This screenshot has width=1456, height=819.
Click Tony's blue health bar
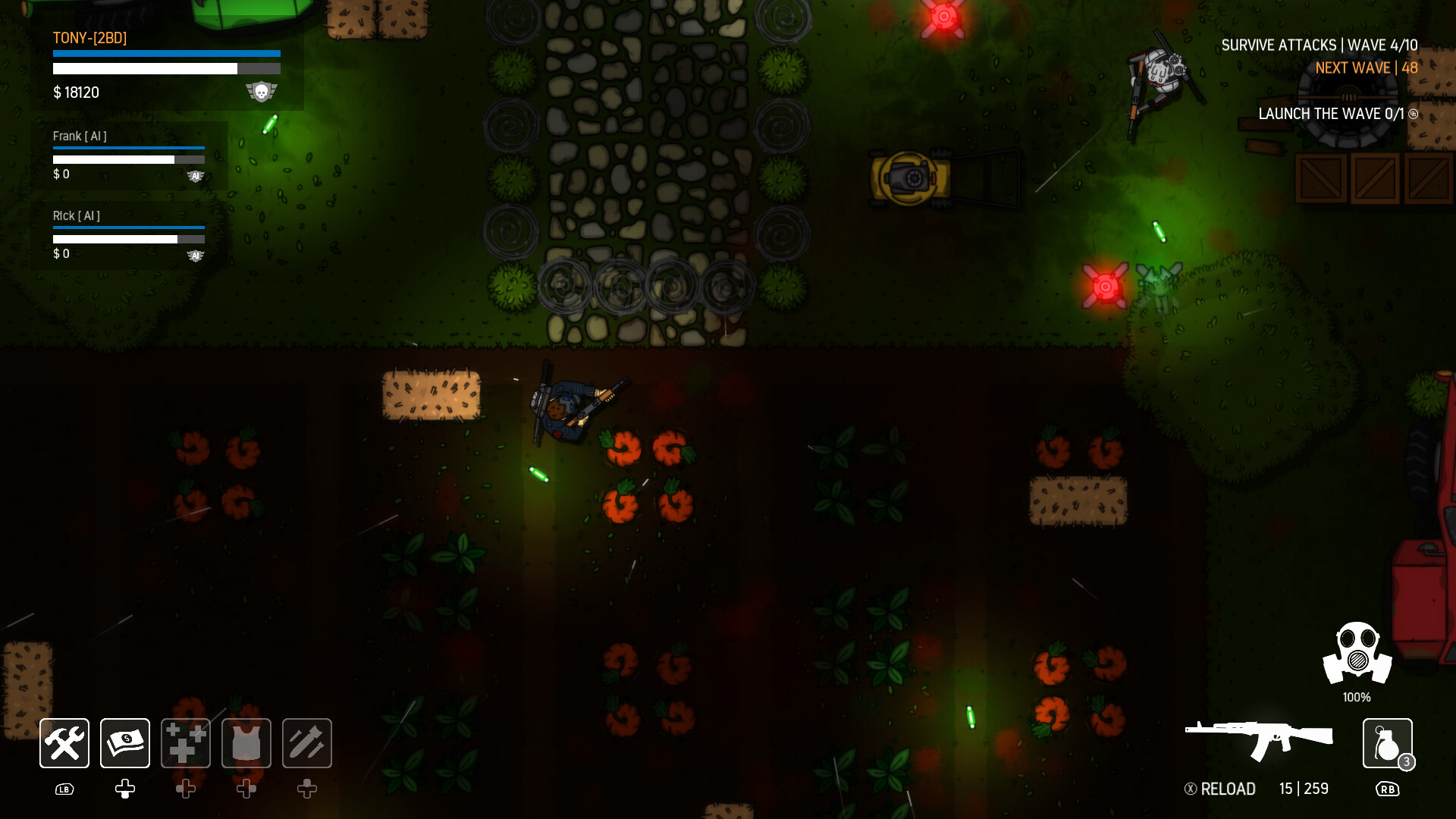pos(166,53)
